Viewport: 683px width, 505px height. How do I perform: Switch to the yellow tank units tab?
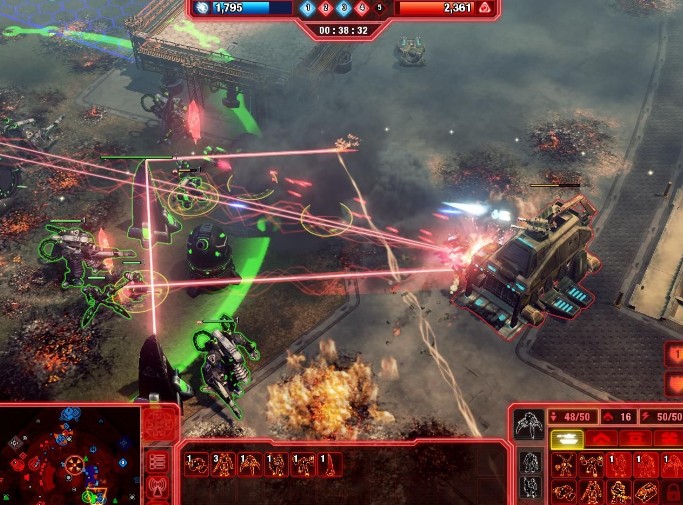pyautogui.click(x=566, y=438)
